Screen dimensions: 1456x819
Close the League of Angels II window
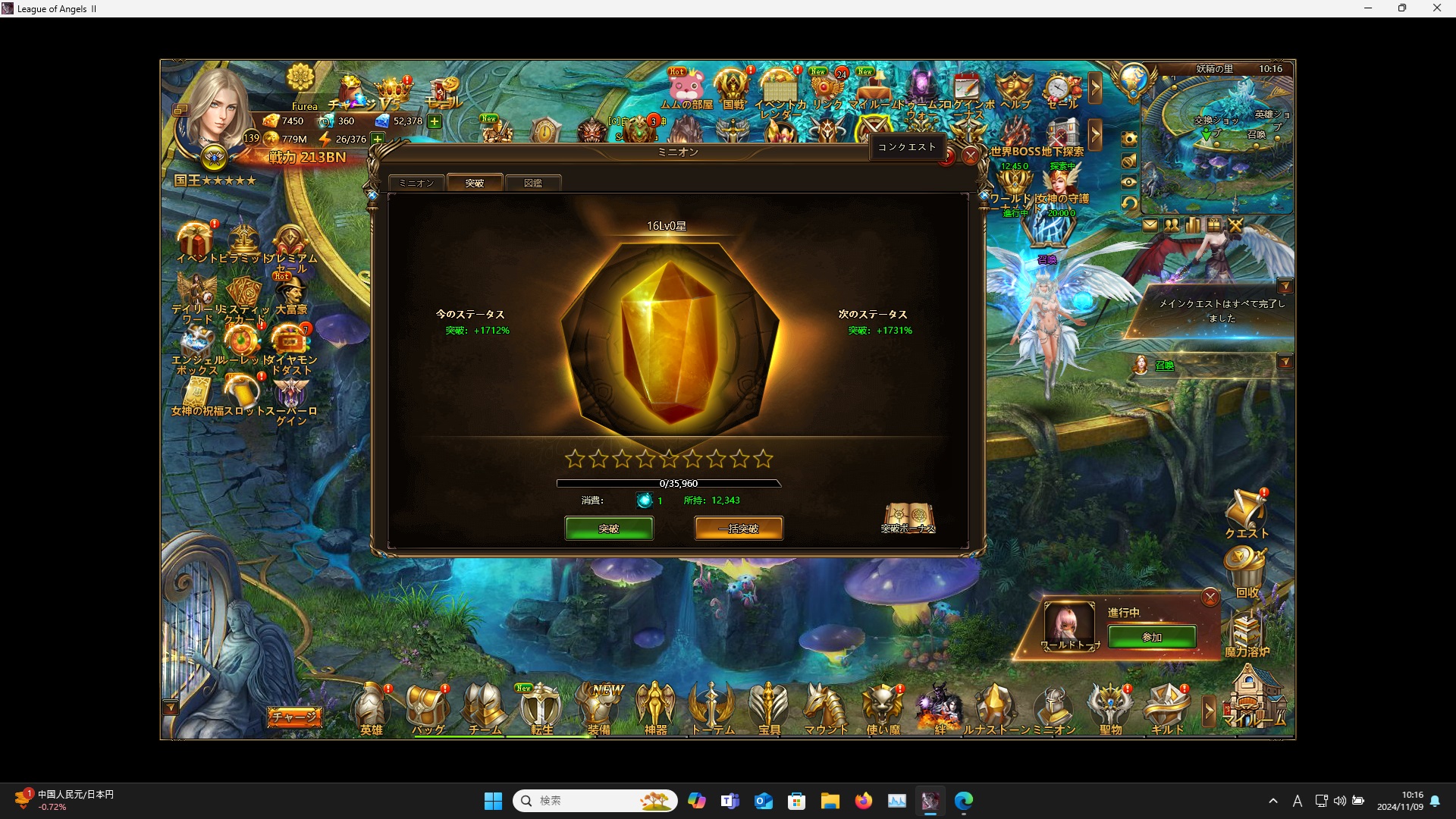click(x=1436, y=8)
